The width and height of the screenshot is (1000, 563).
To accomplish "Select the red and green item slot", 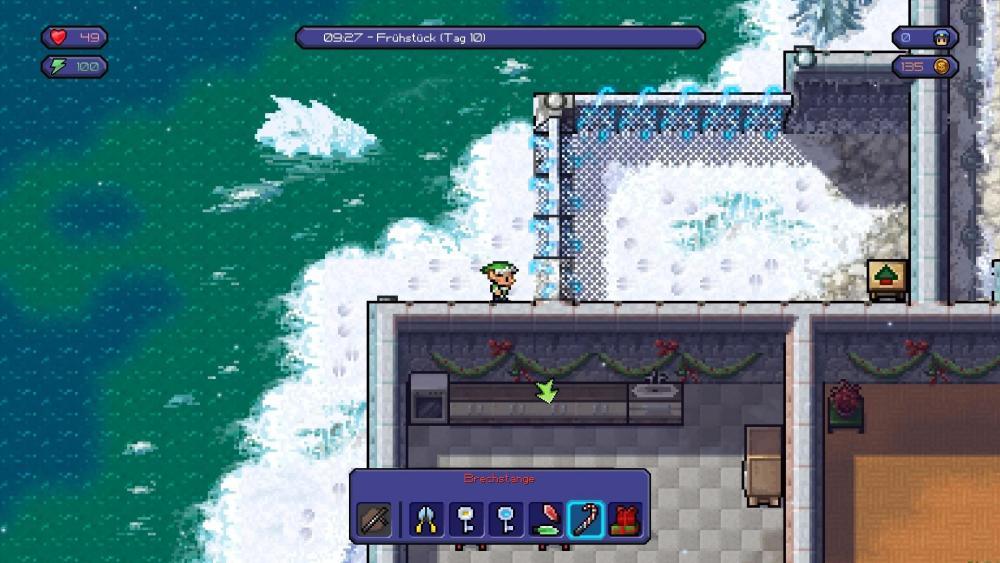I will point(546,520).
